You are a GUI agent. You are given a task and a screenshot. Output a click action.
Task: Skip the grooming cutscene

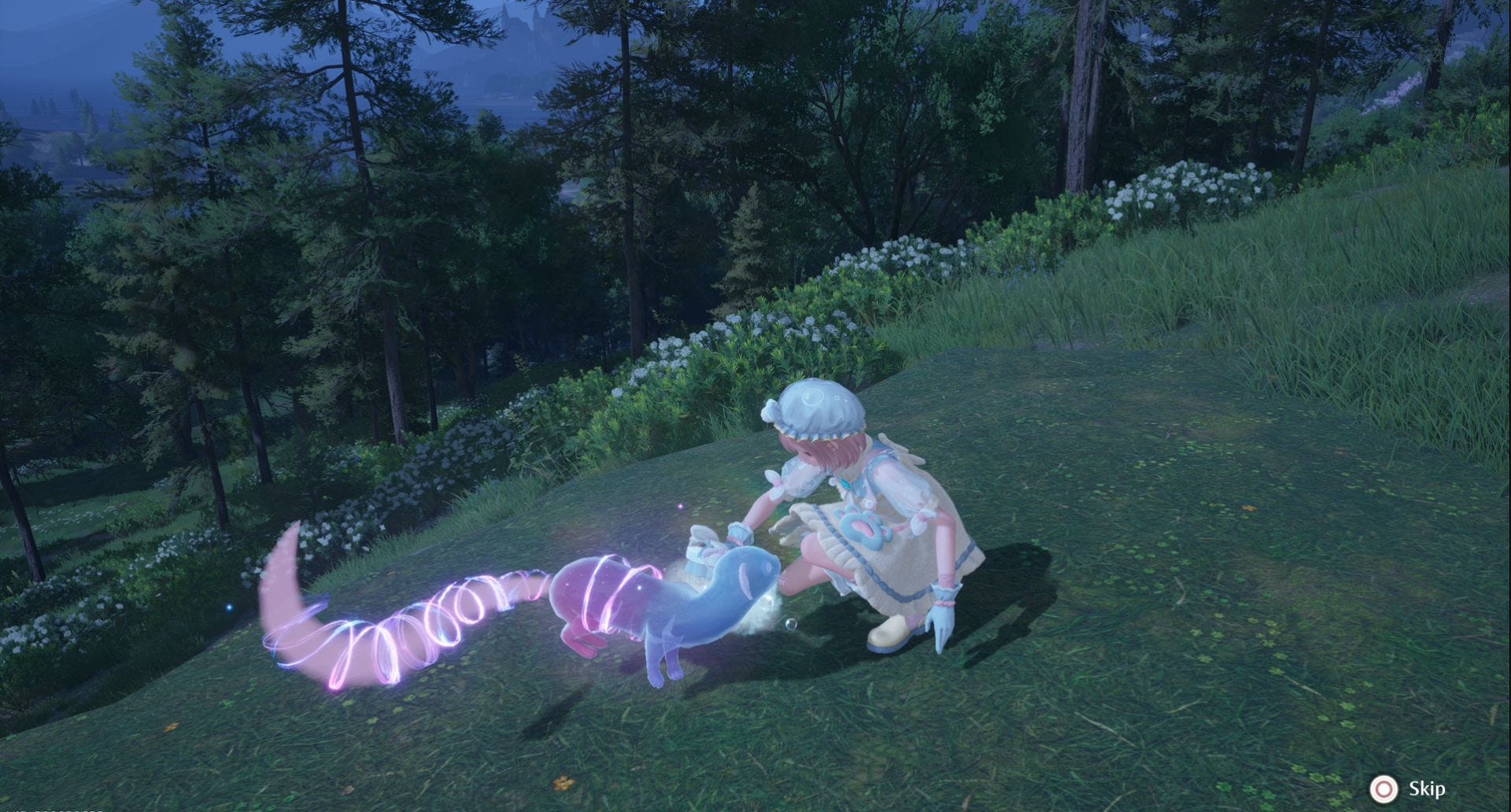pos(1409,788)
